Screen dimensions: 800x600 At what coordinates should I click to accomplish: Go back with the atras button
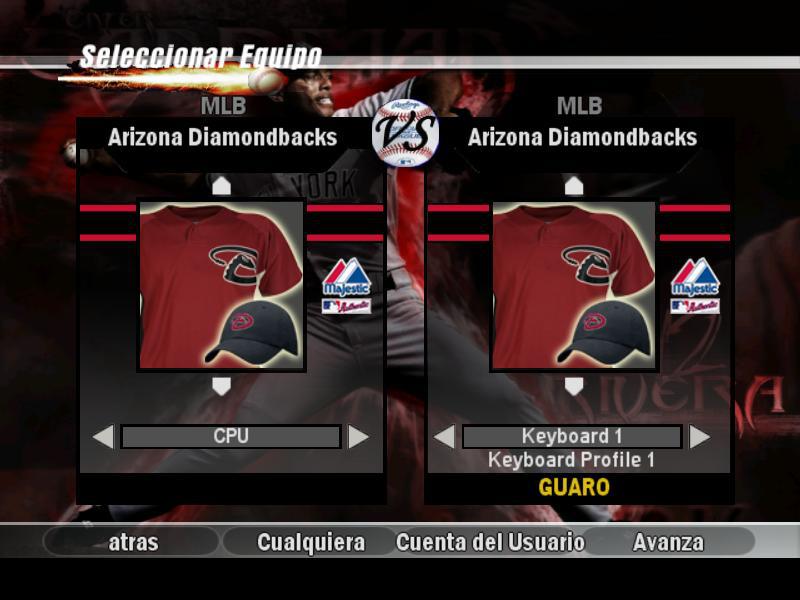[133, 542]
